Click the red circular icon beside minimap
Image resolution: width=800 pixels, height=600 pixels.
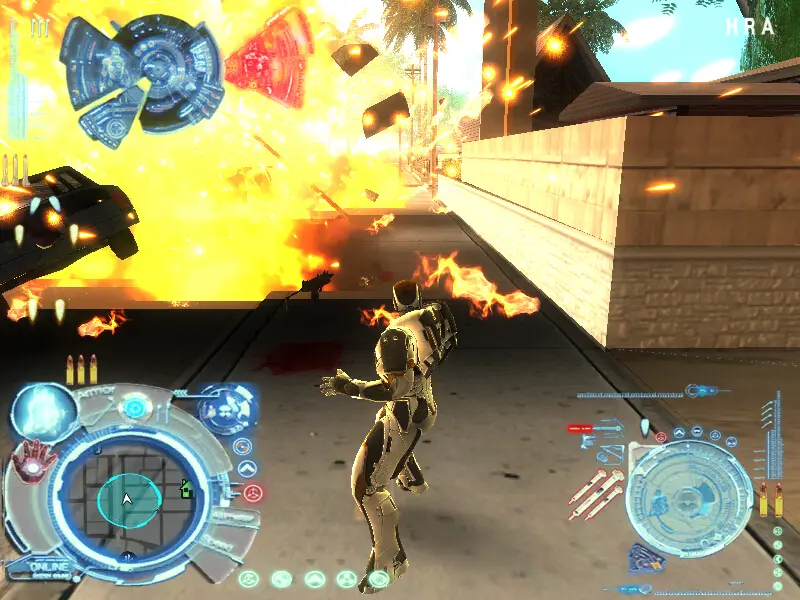[252, 492]
